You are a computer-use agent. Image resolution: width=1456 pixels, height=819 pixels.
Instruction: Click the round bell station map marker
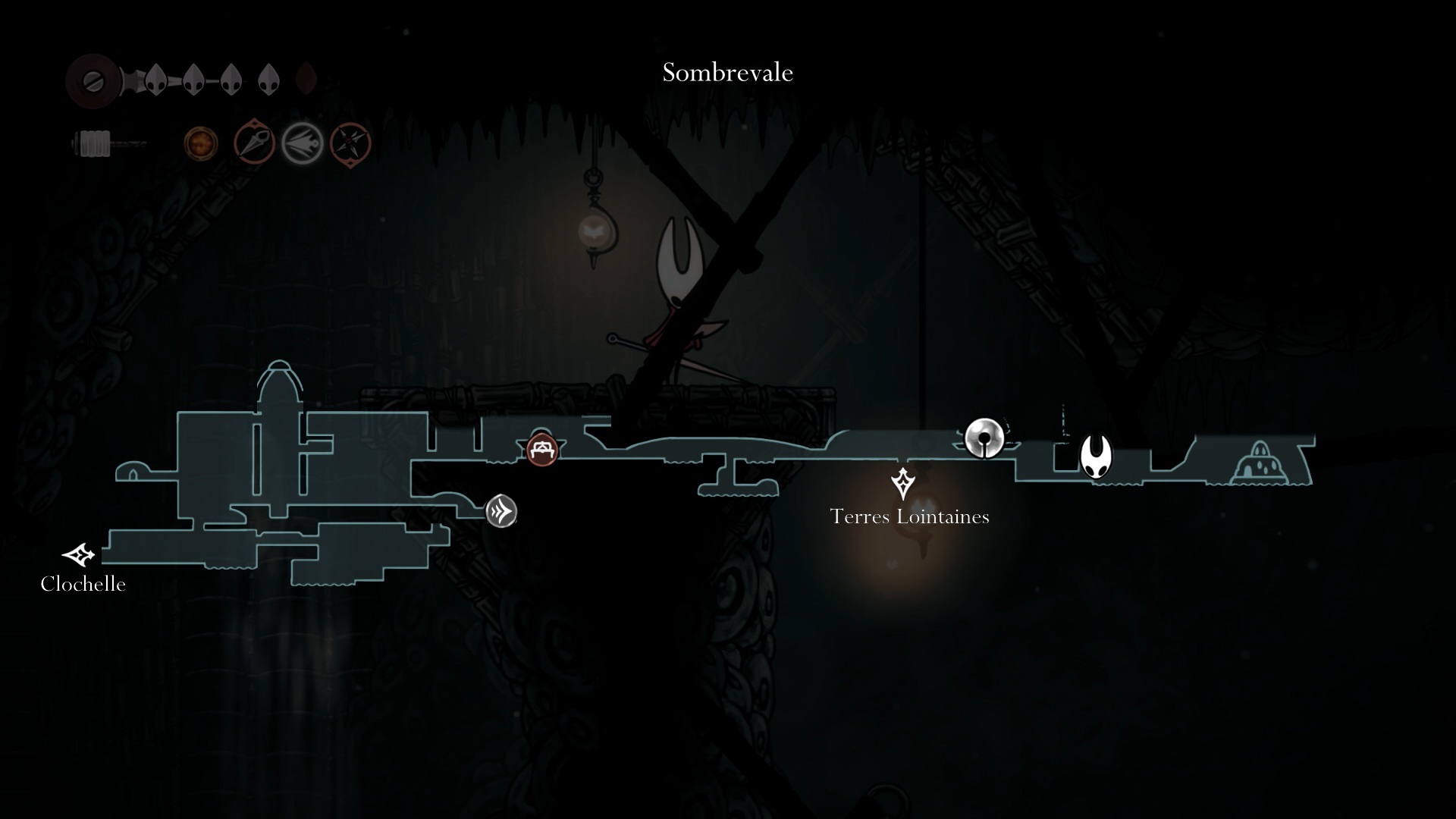coord(984,438)
